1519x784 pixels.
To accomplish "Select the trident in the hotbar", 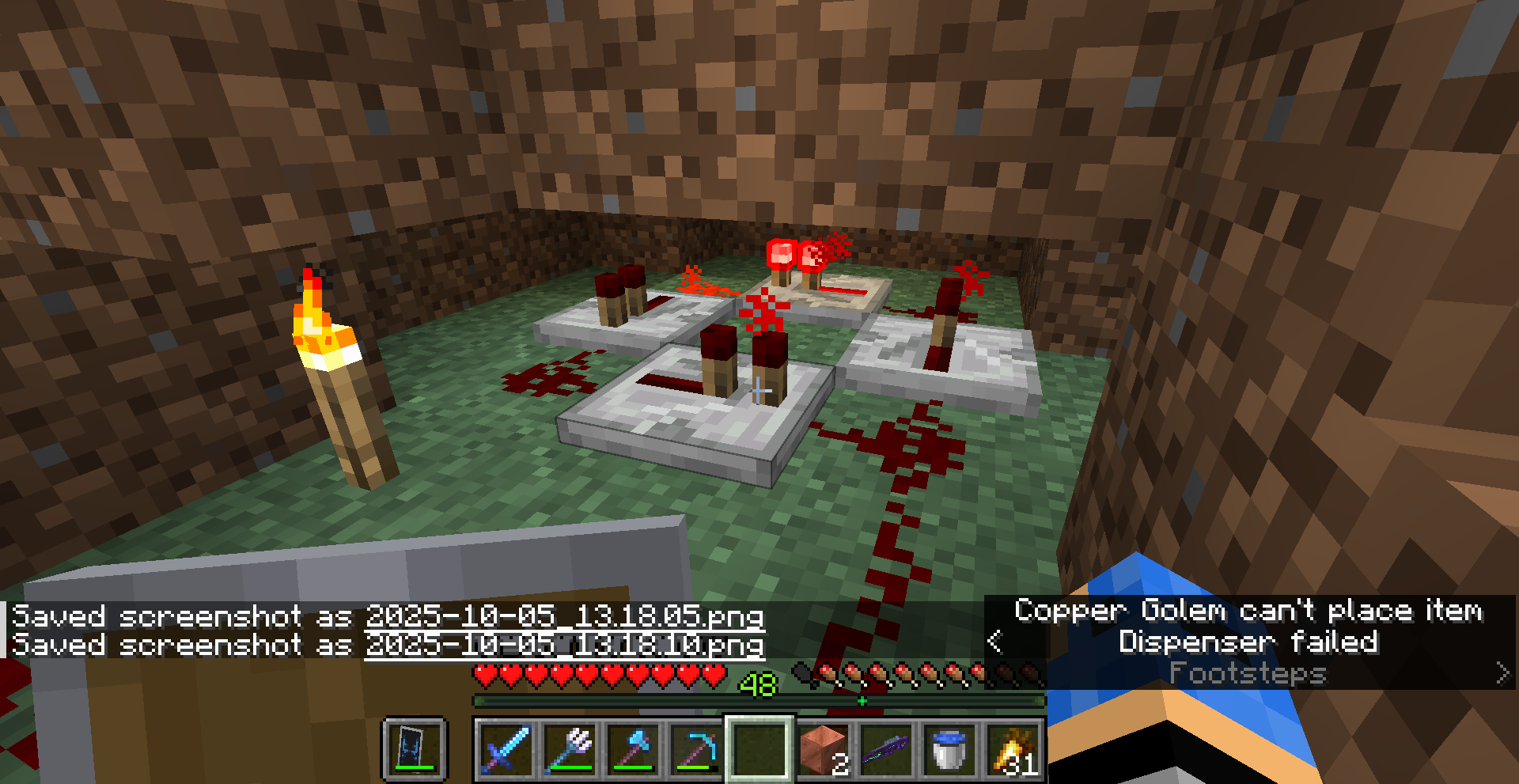I will pos(569,749).
